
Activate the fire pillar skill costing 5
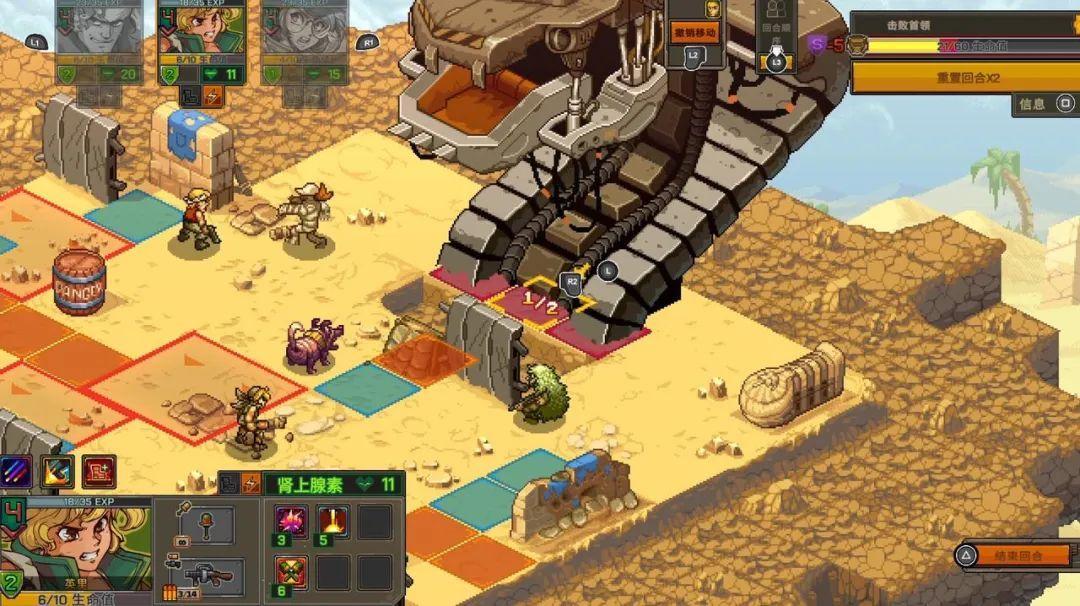[333, 522]
